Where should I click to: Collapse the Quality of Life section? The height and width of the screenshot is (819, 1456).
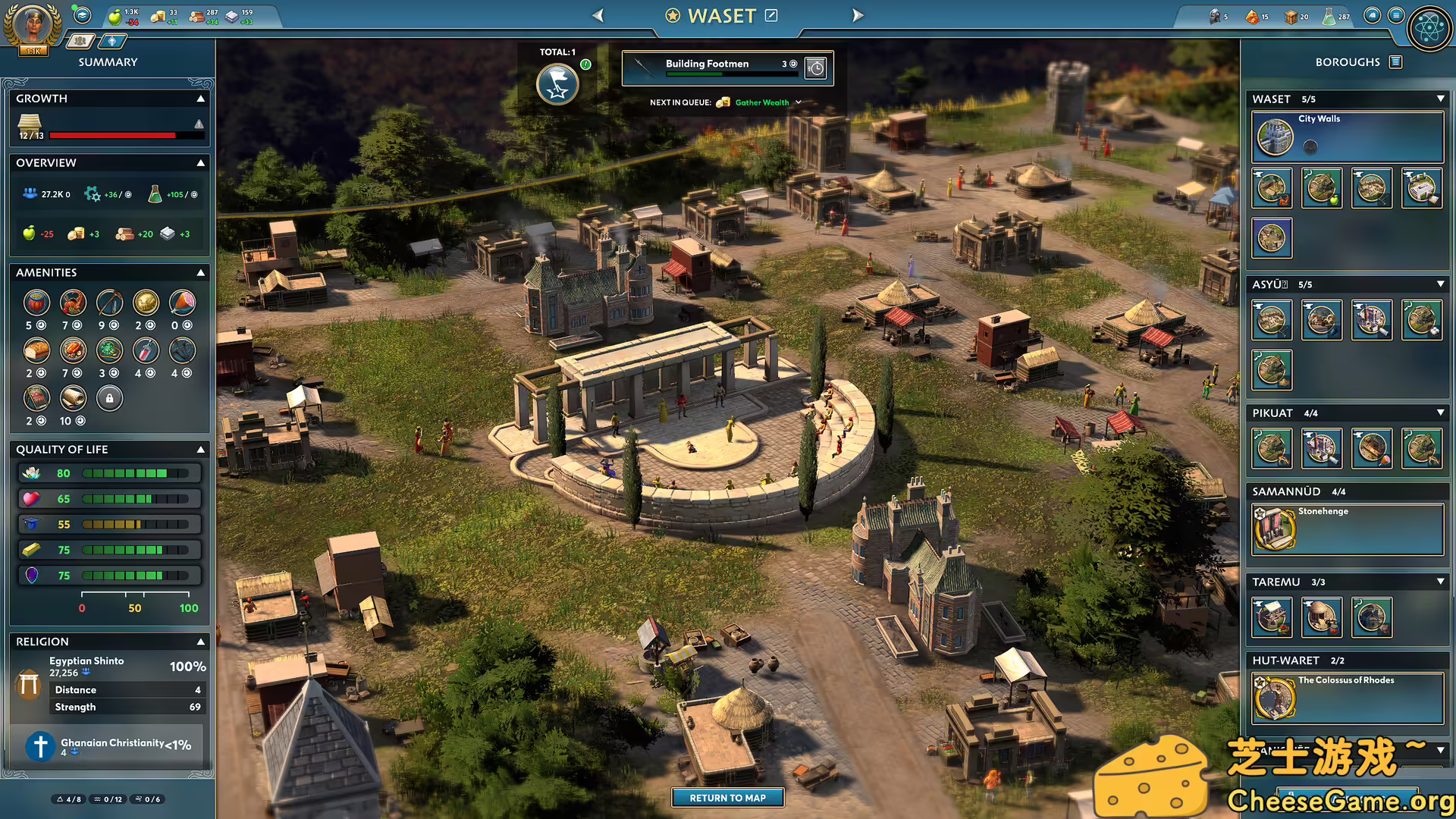(x=201, y=450)
